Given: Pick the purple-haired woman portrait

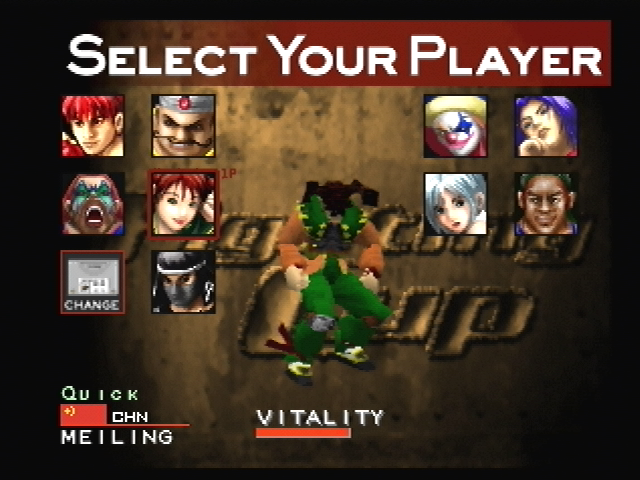Looking at the screenshot, I should (x=546, y=126).
